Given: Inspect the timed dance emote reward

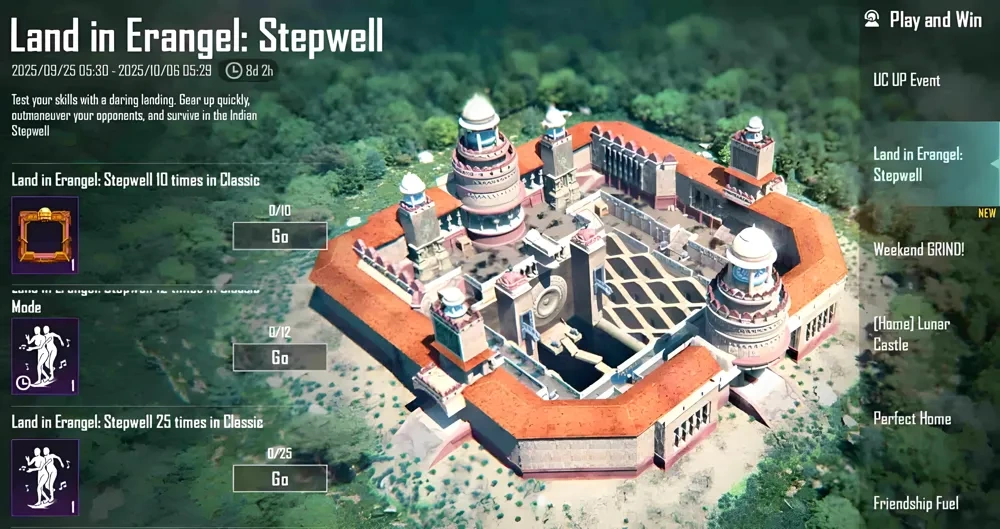Looking at the screenshot, I should point(45,356).
